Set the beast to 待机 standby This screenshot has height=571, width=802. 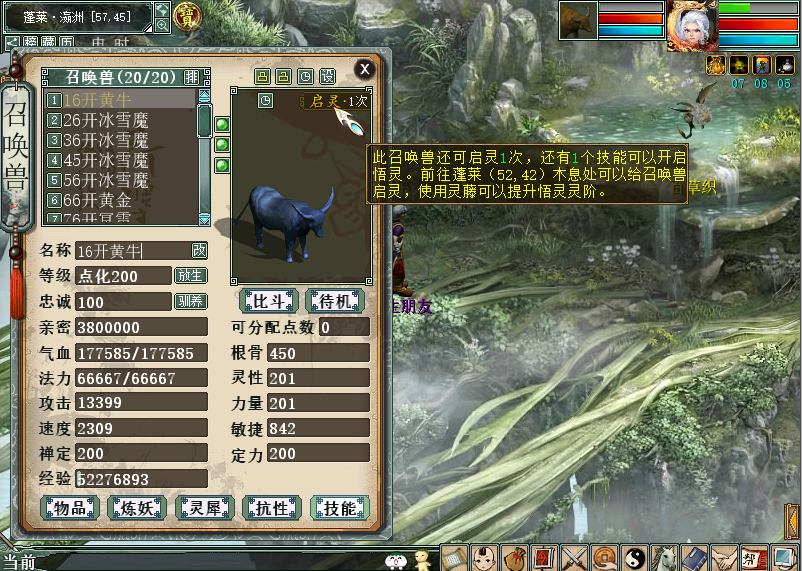334,301
